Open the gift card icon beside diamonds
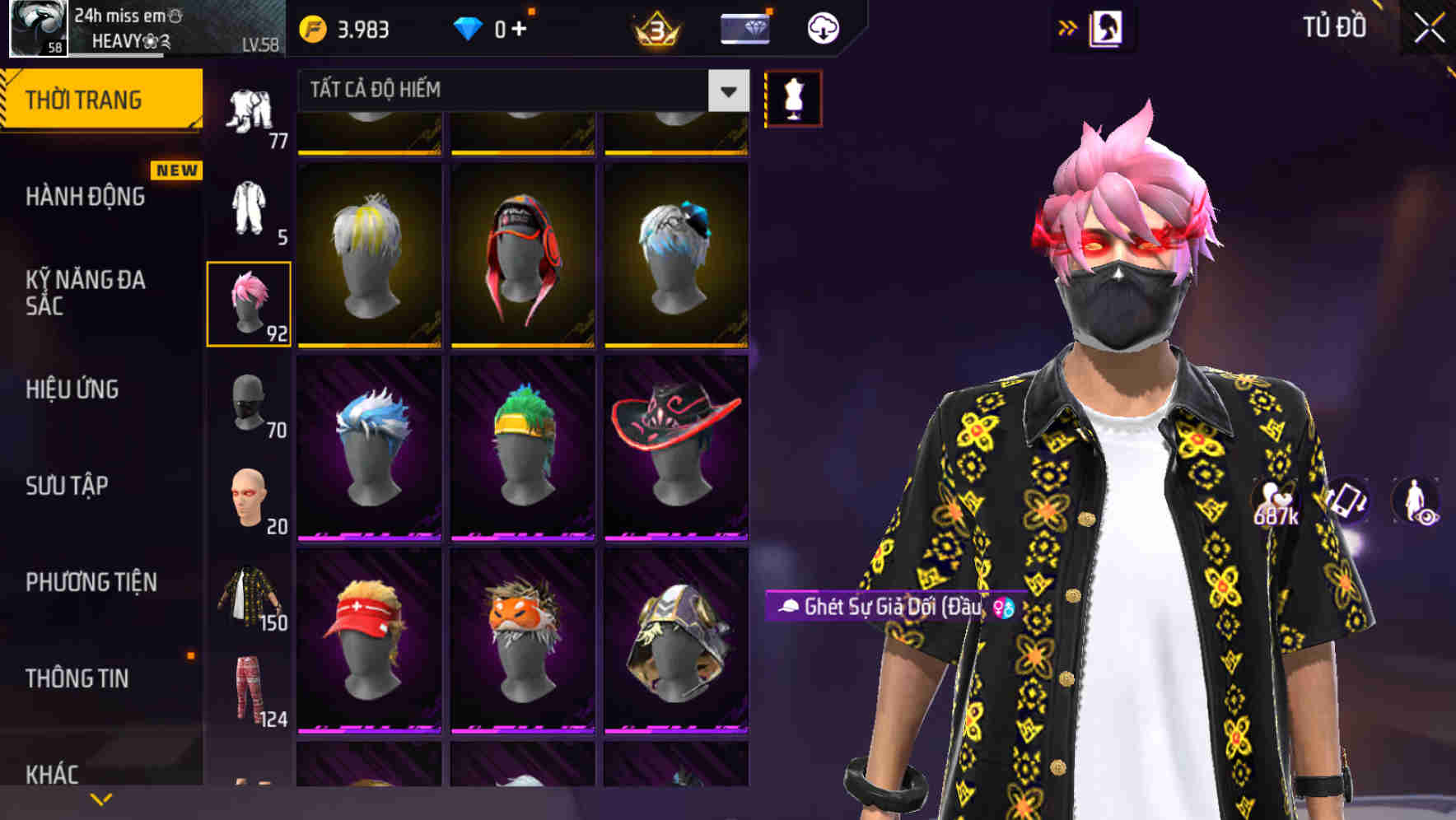 click(x=744, y=26)
